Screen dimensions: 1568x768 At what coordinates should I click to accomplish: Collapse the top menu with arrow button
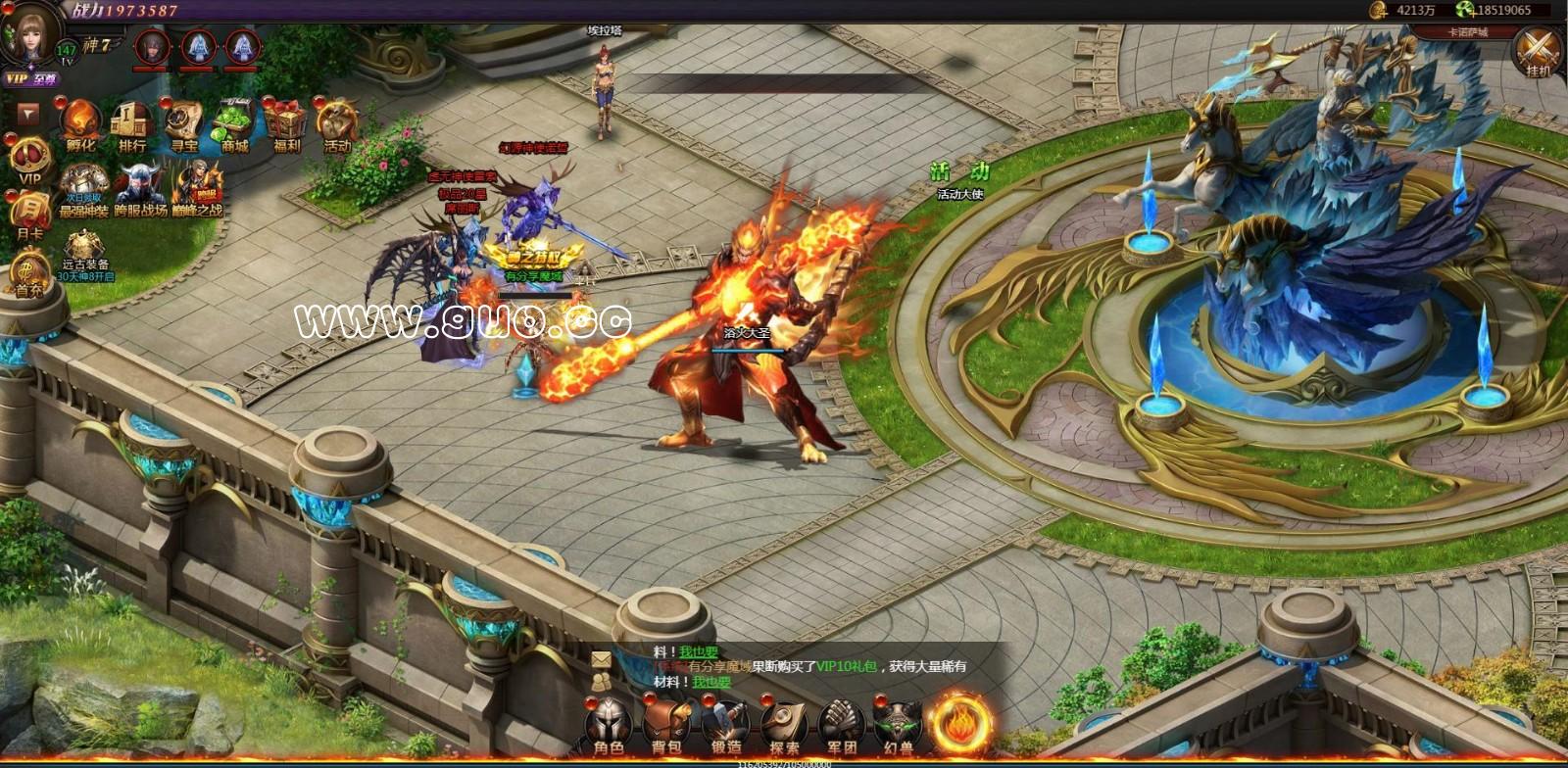click(x=28, y=115)
